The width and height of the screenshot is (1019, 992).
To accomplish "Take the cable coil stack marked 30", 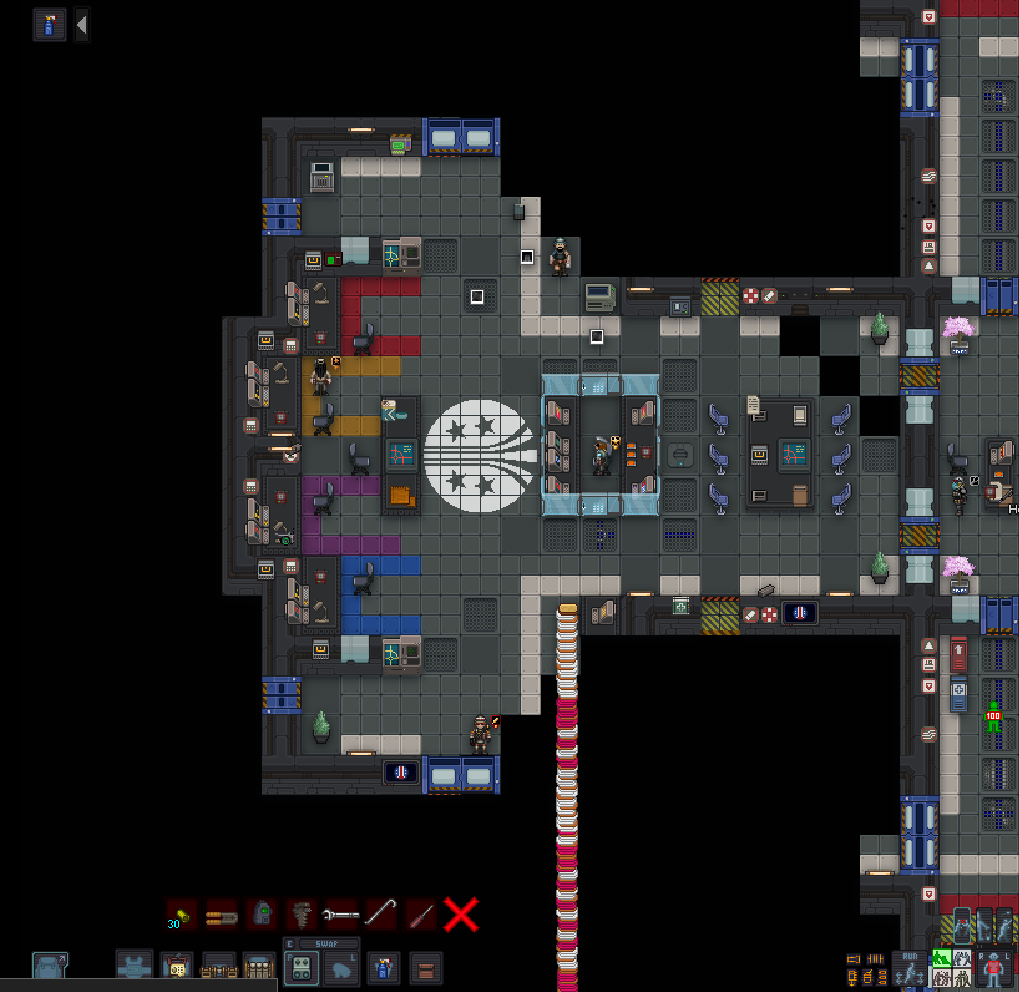I will [181, 914].
